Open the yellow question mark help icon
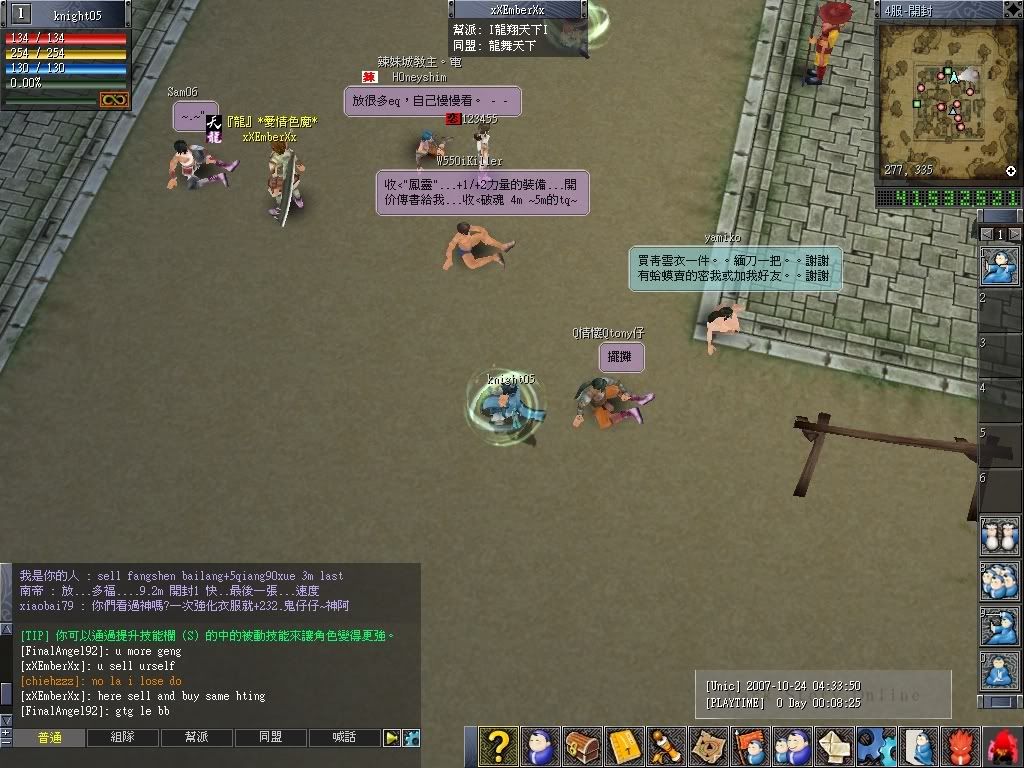This screenshot has width=1024, height=768. [x=497, y=747]
